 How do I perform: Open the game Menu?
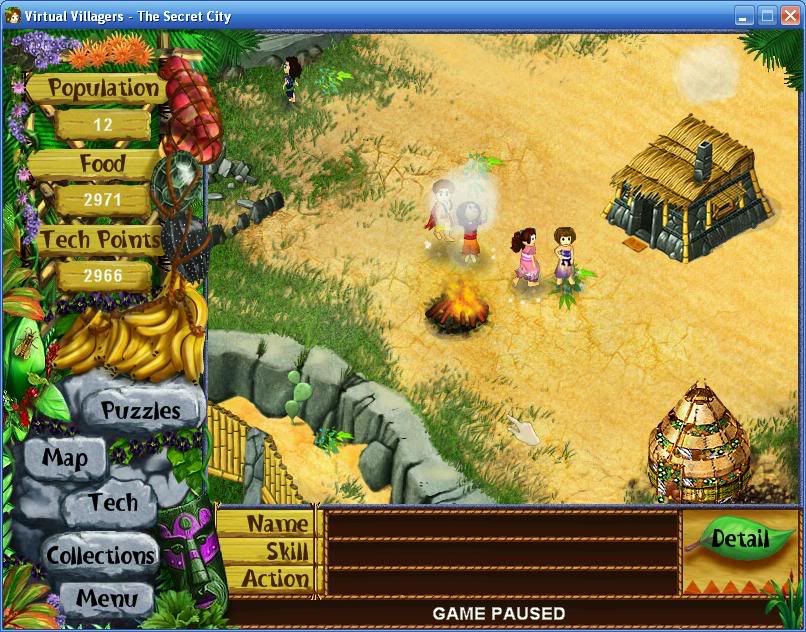(x=107, y=600)
